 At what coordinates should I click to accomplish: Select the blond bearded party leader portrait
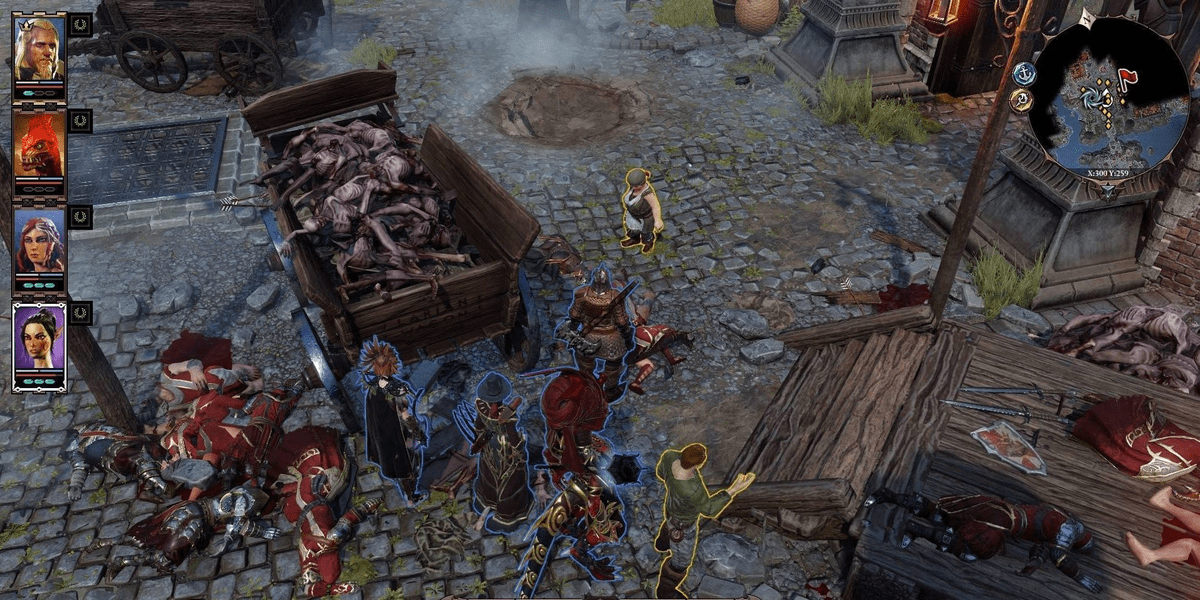(x=39, y=49)
